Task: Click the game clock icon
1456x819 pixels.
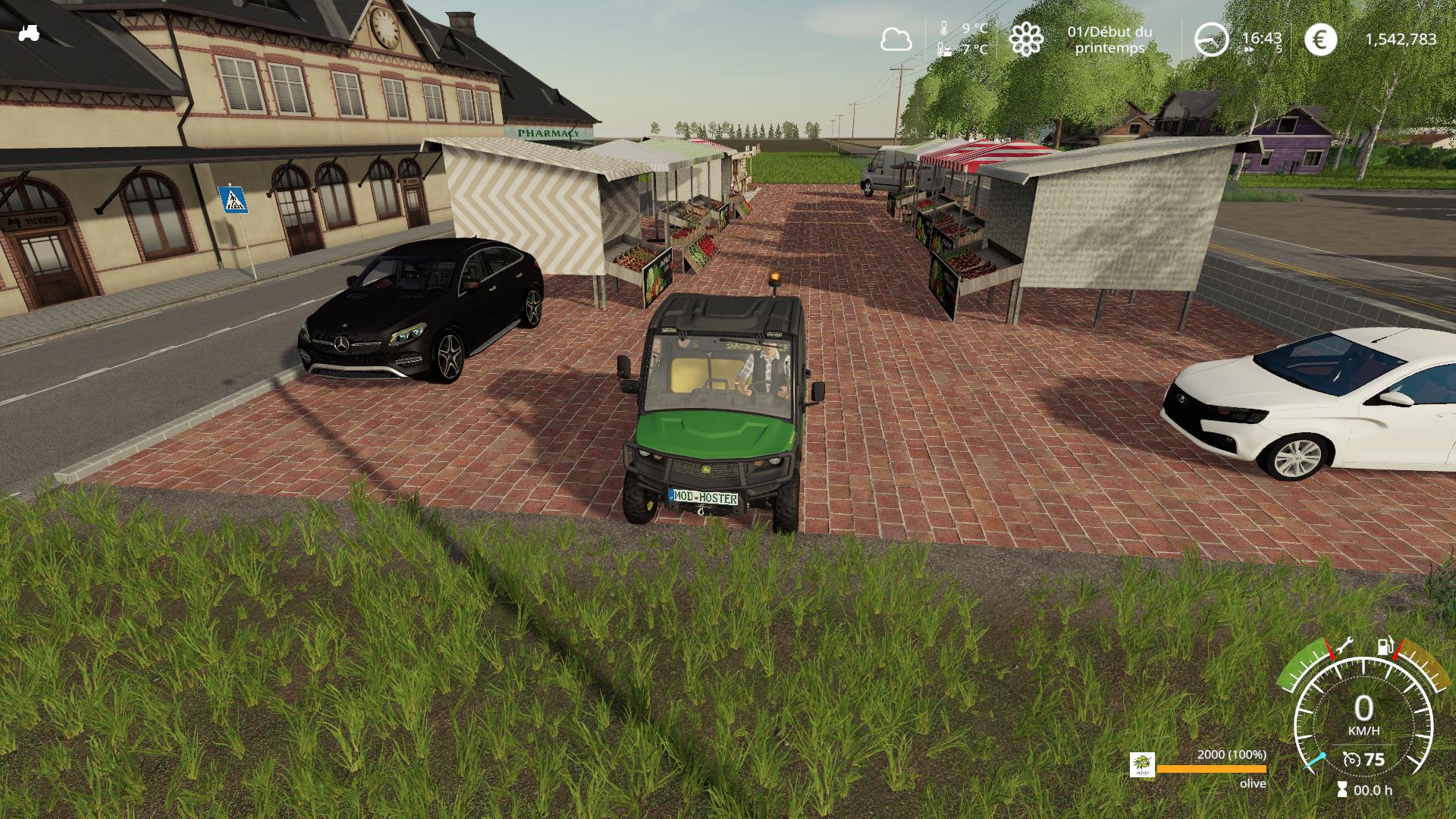Action: (1211, 39)
